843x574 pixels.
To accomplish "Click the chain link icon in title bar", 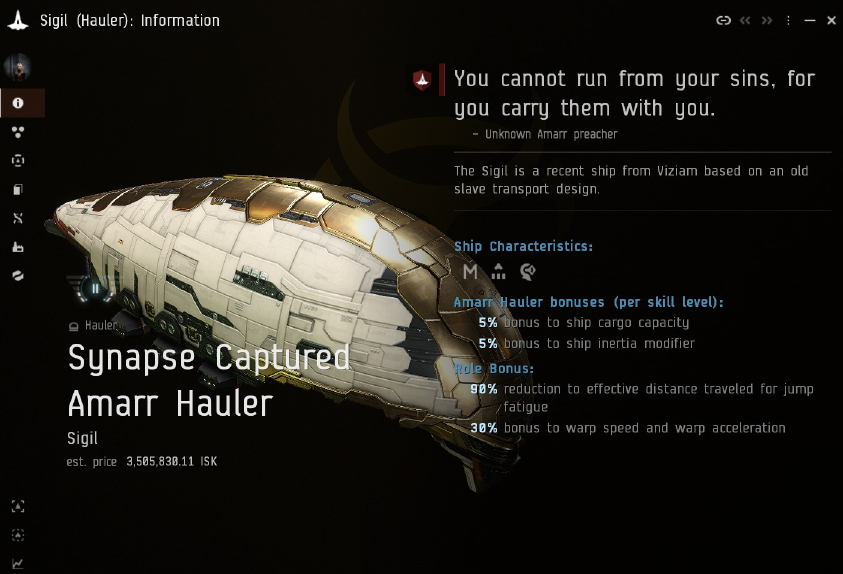I will pyautogui.click(x=723, y=20).
